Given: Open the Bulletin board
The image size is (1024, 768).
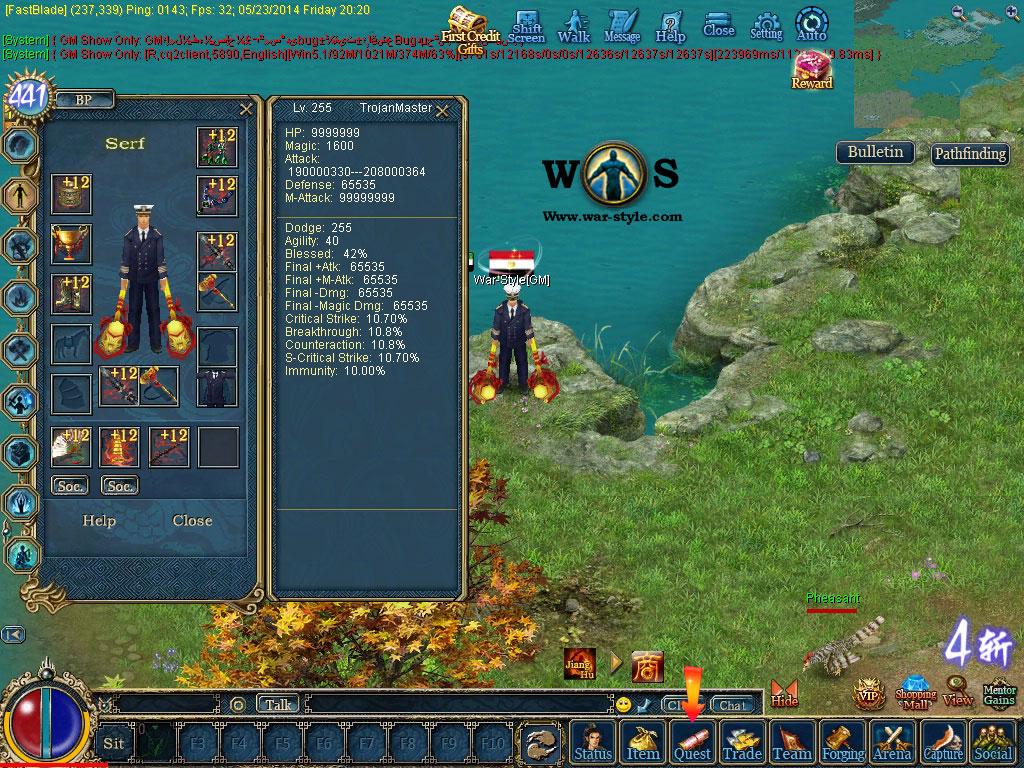Looking at the screenshot, I should click(875, 152).
